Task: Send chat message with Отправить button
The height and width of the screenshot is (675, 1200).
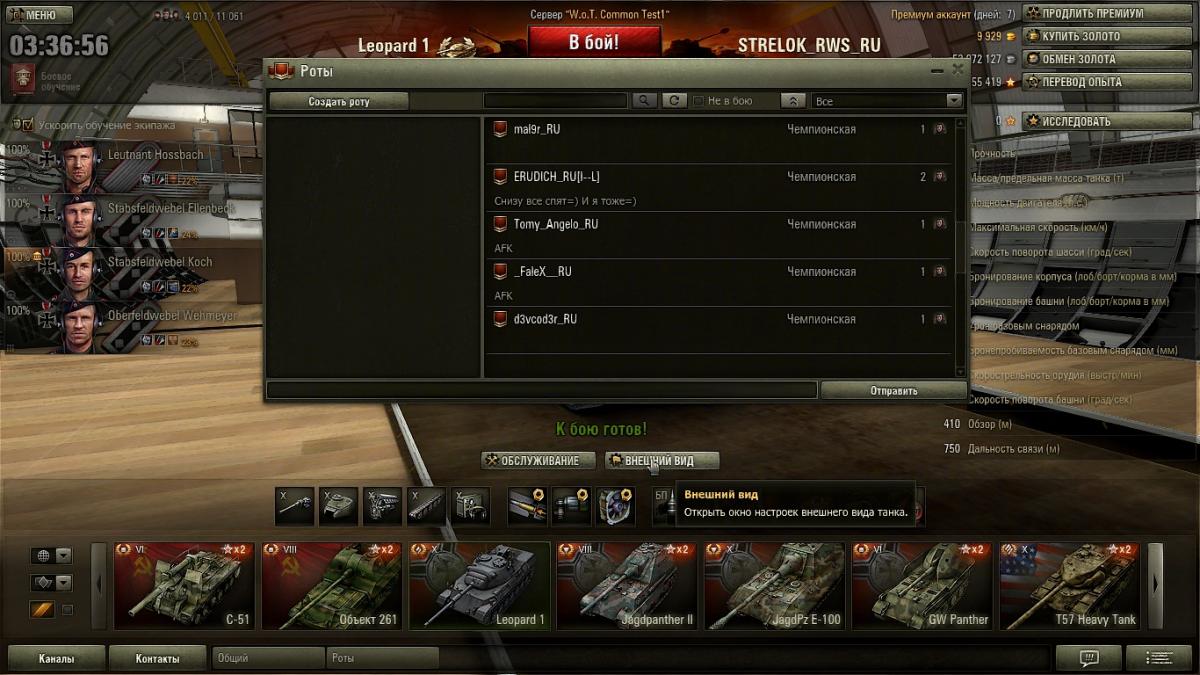Action: (x=893, y=391)
